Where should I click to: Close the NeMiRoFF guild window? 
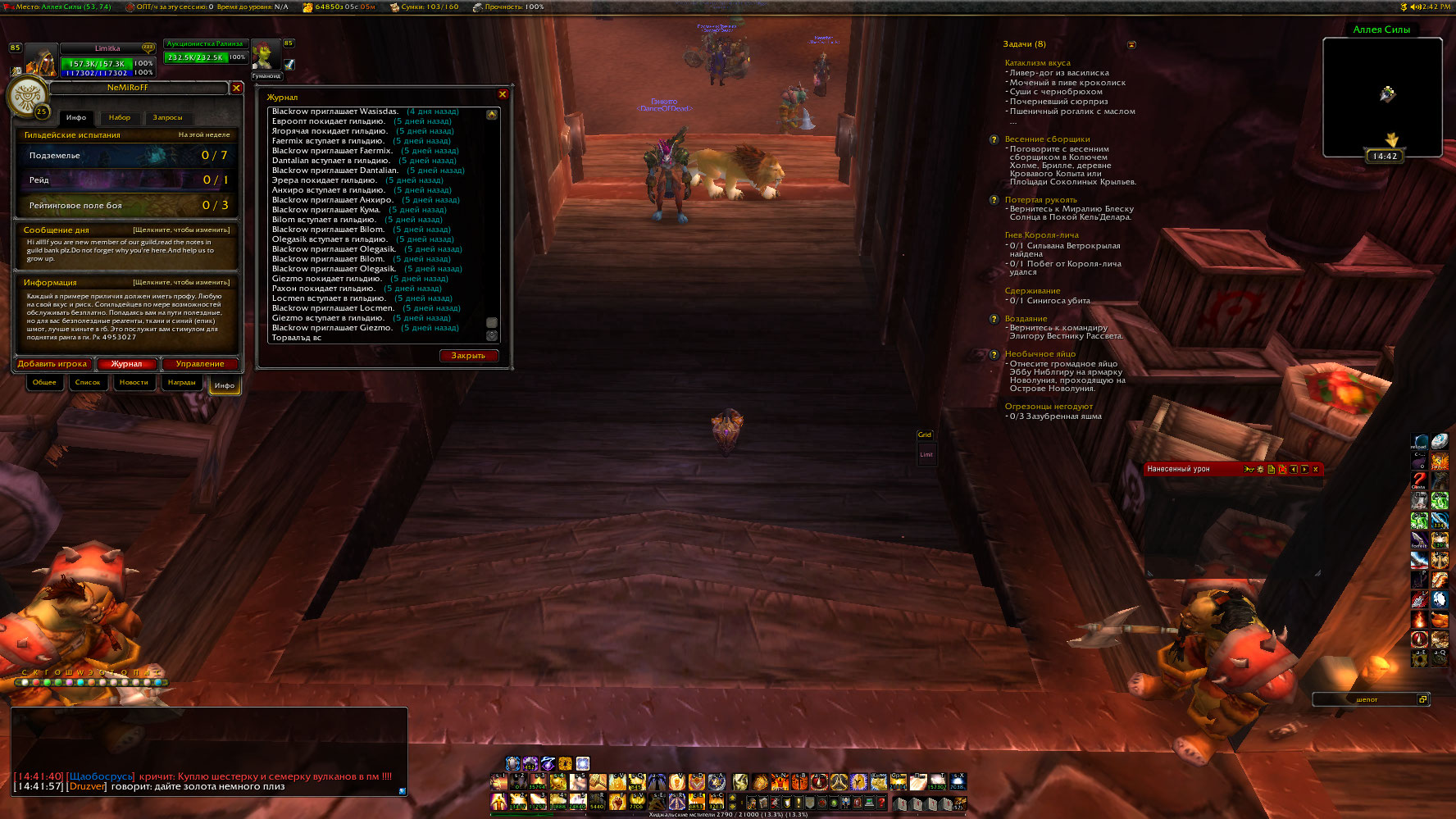coord(236,88)
